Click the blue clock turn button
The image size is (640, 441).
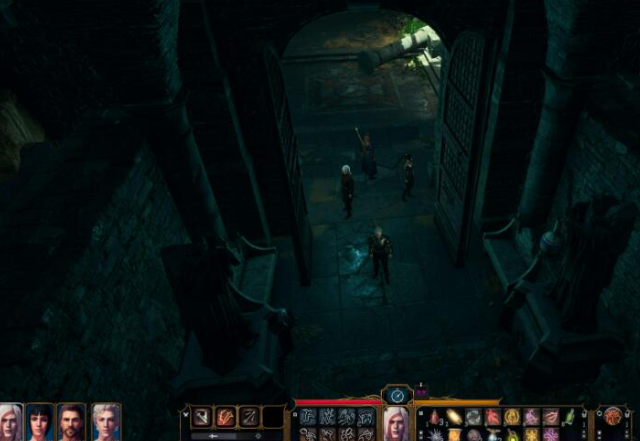point(397,395)
